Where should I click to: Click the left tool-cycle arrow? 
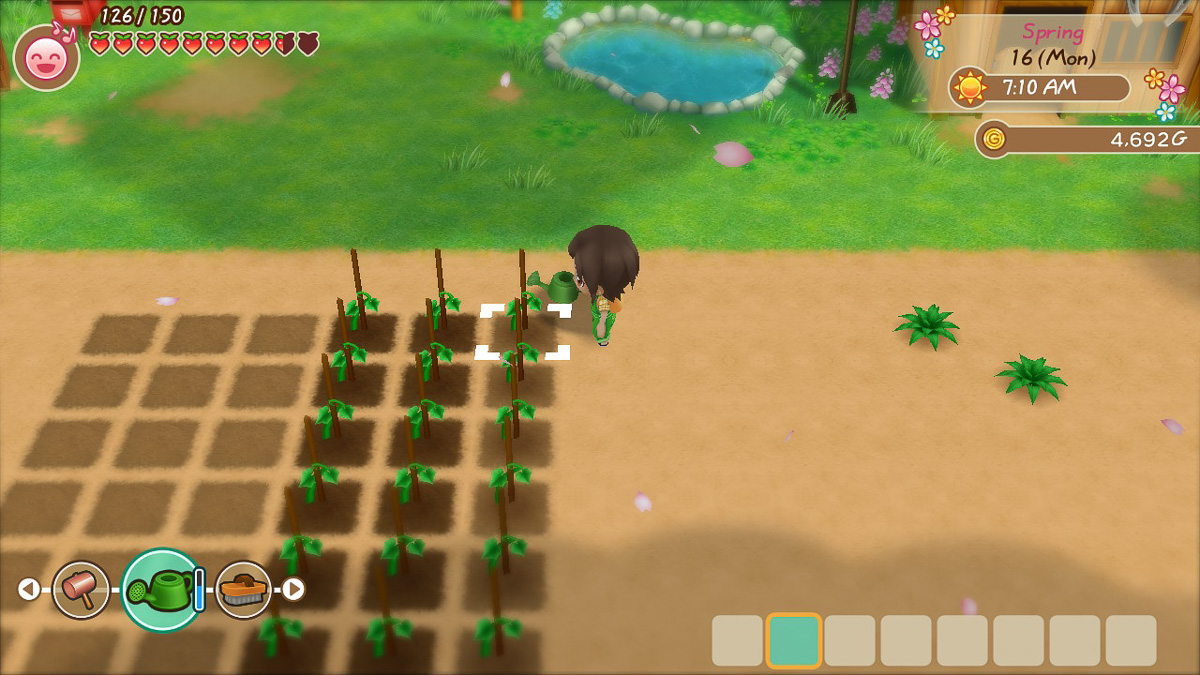(x=29, y=589)
